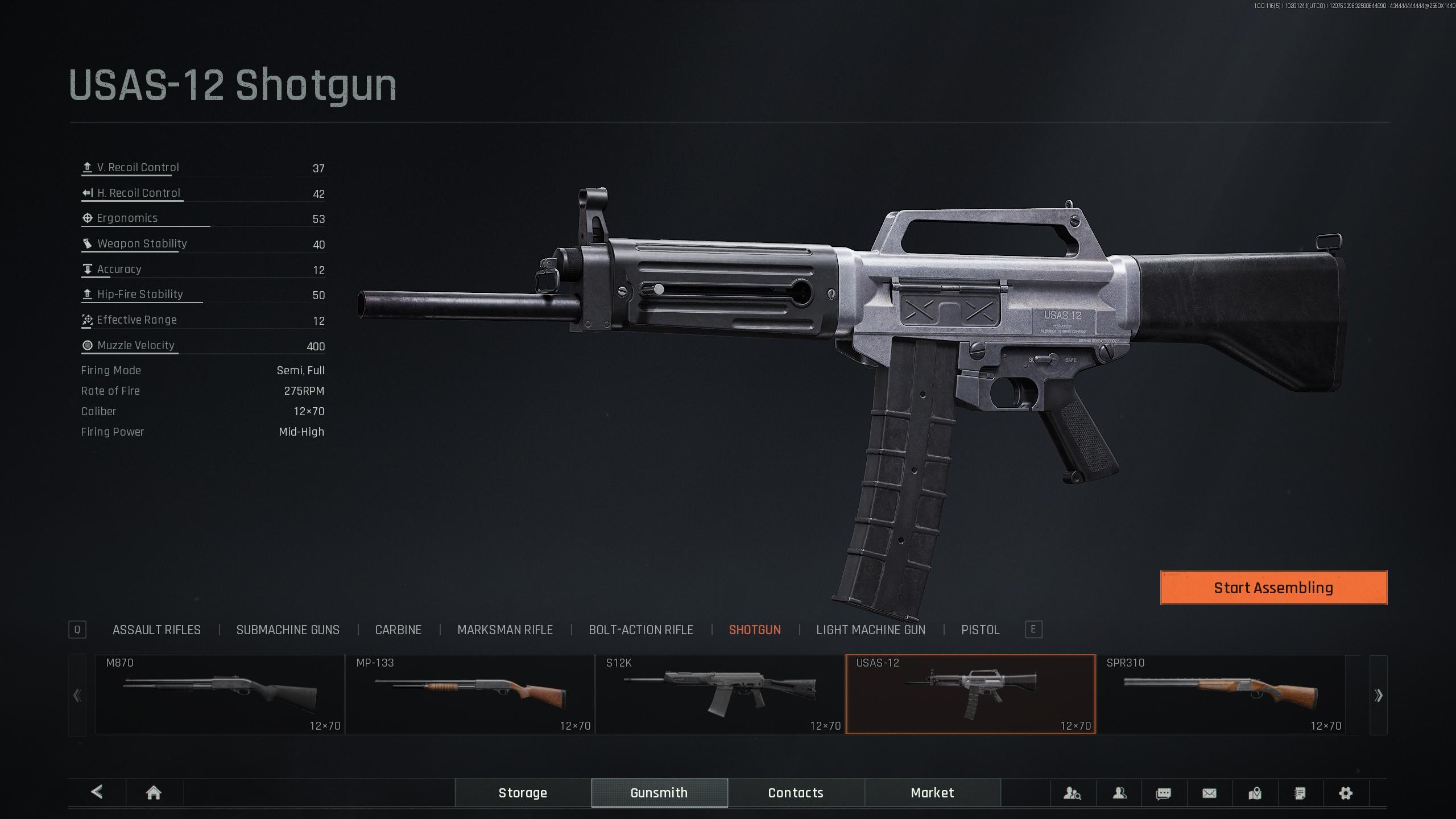Open the Storage tab
1456x819 pixels.
click(x=523, y=793)
